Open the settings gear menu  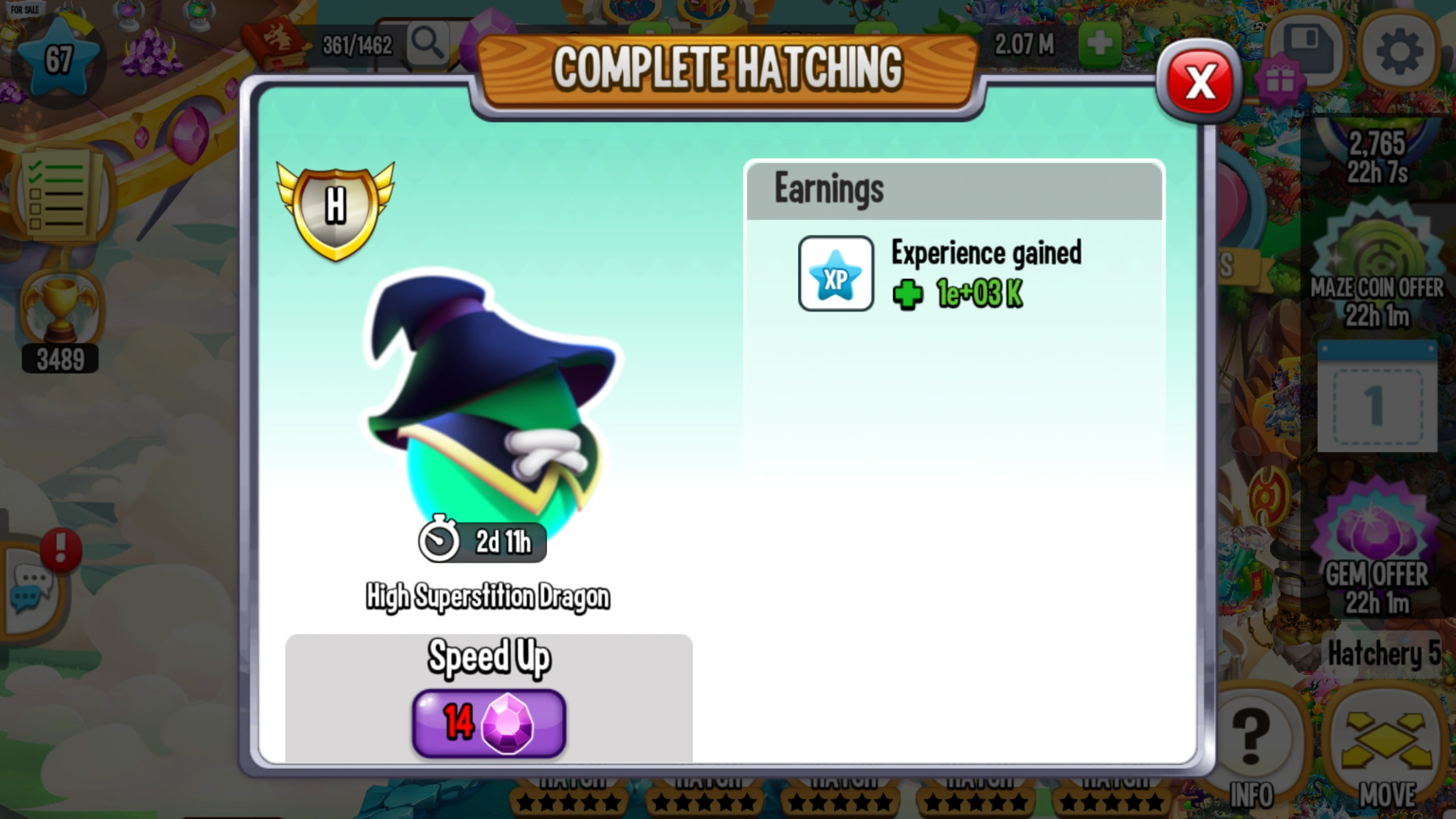click(1398, 51)
